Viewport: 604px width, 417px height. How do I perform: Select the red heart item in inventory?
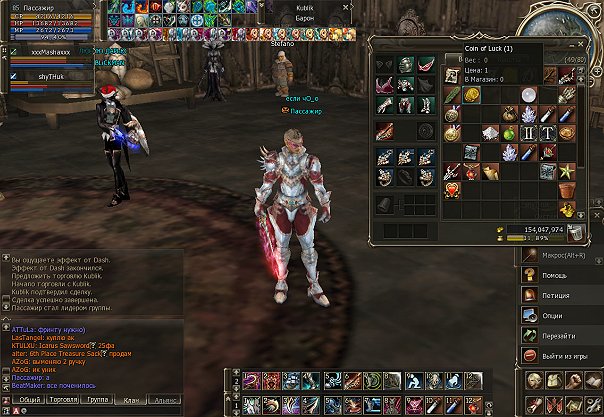click(x=452, y=187)
